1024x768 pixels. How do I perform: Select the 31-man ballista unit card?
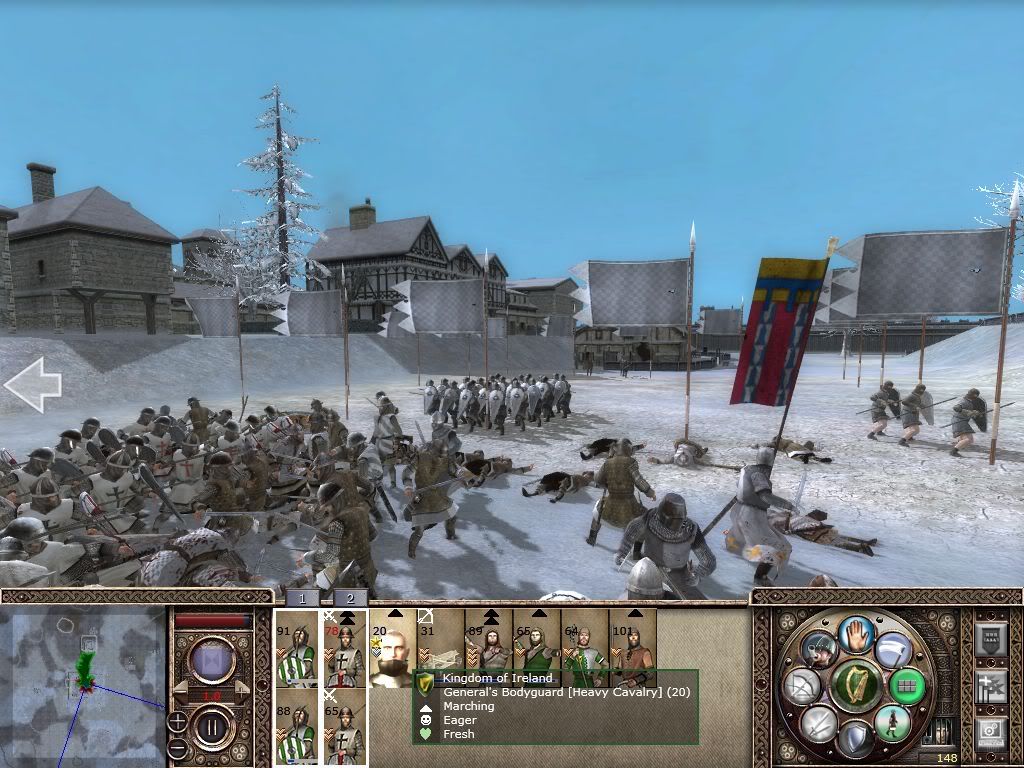[440, 640]
